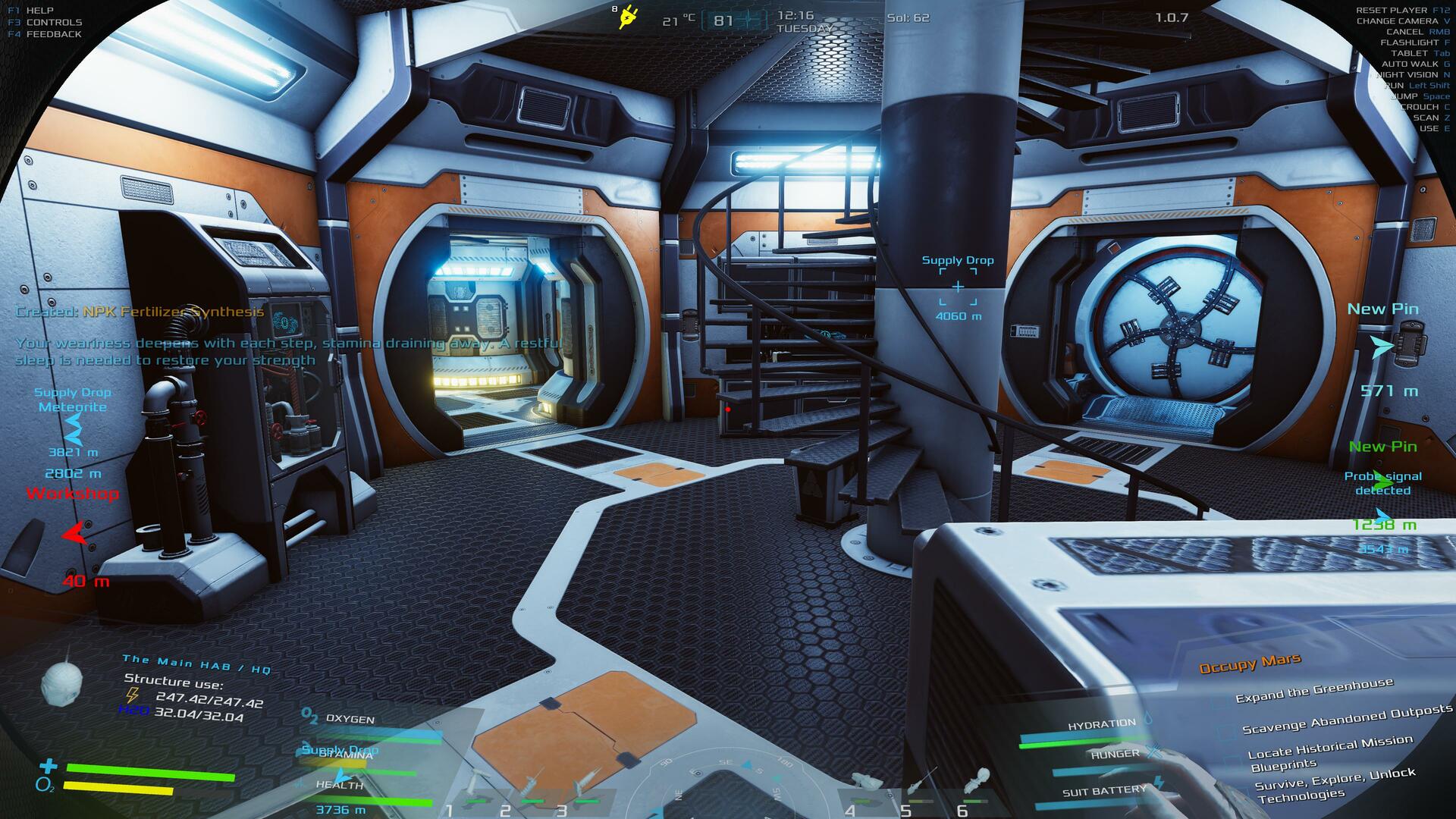Select the green Probe signal detected marker

[x=1382, y=482]
